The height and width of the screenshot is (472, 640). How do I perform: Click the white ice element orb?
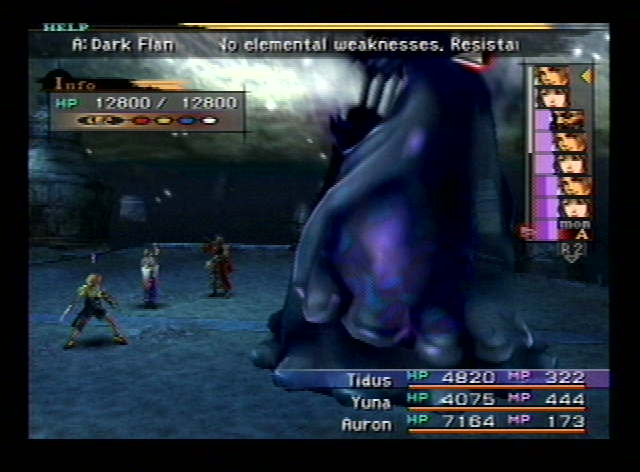[x=208, y=120]
